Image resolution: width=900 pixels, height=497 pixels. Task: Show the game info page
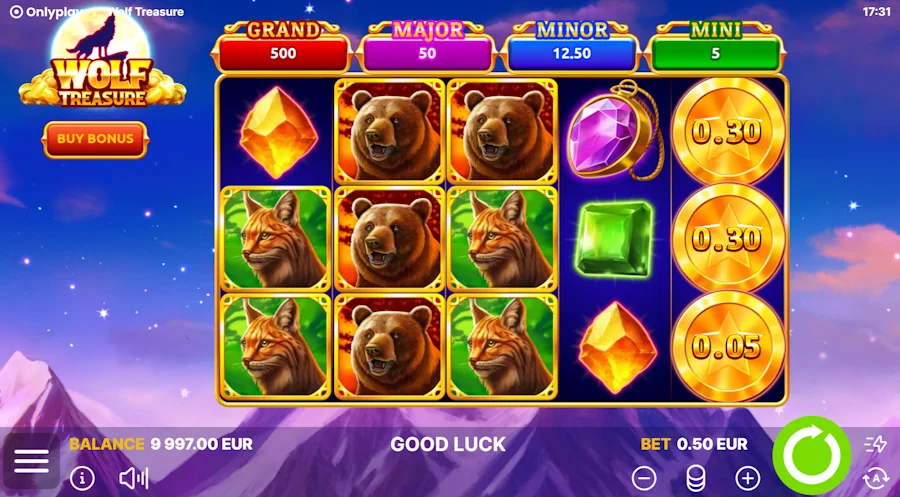(82, 478)
